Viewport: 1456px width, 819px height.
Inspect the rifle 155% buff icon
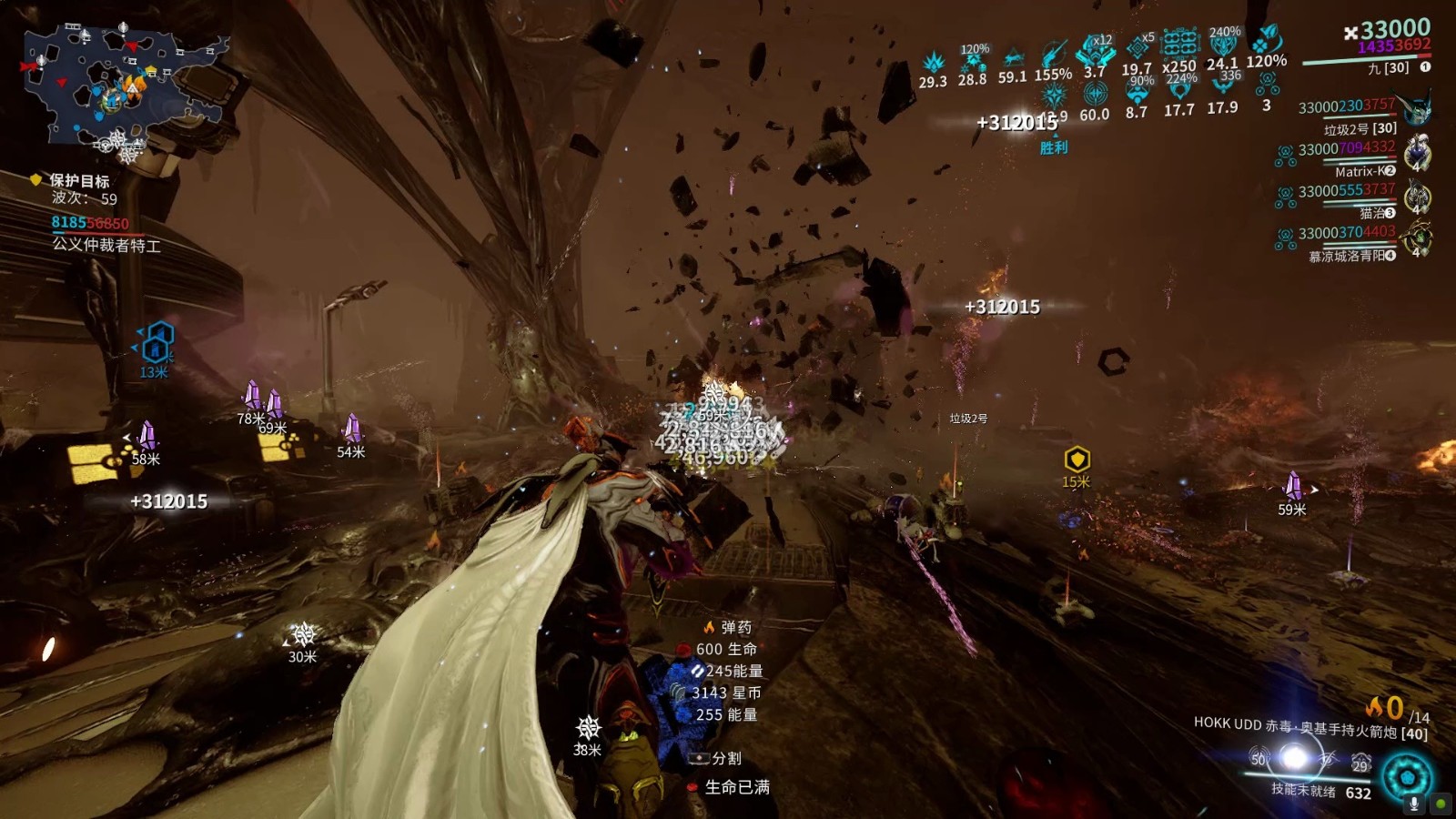tap(1053, 55)
